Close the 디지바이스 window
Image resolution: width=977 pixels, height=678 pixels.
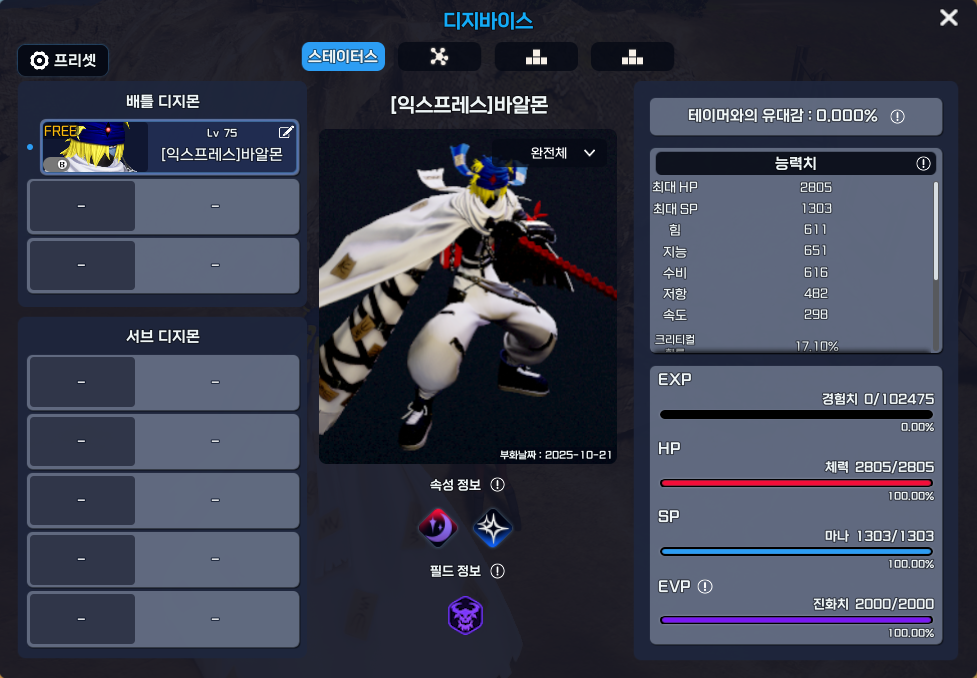948,18
